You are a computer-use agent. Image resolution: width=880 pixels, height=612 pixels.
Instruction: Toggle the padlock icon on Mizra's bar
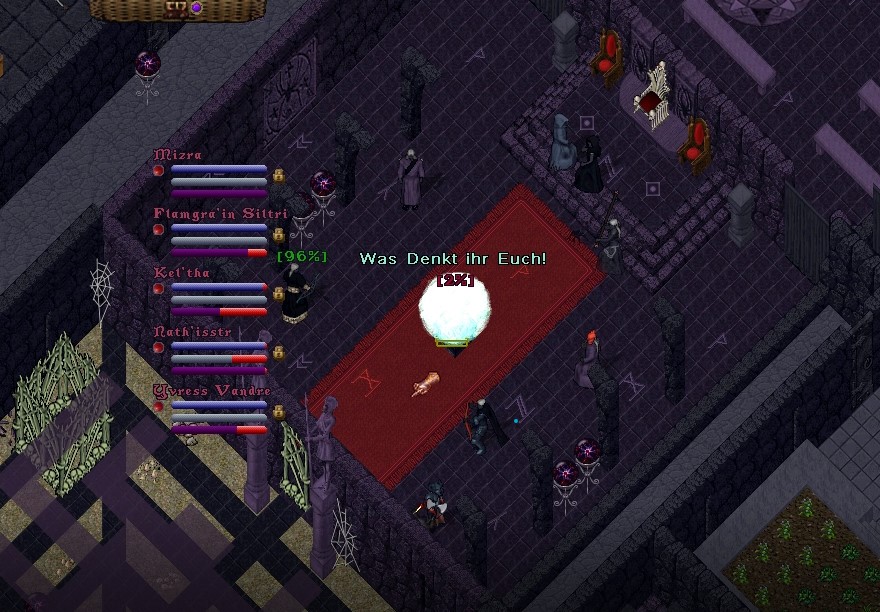click(x=279, y=176)
